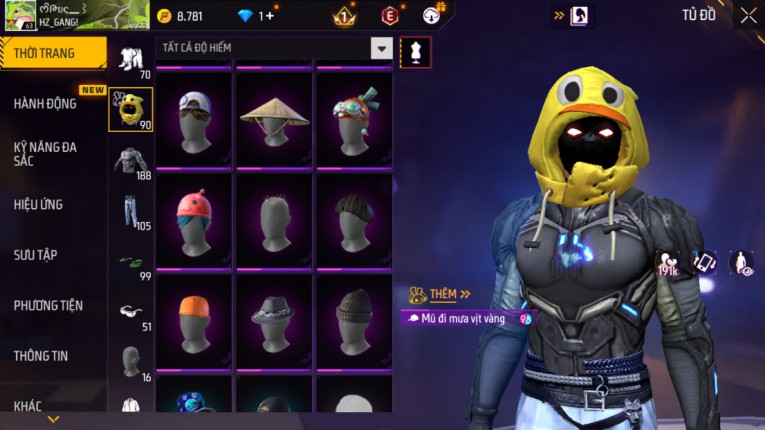This screenshot has height=430, width=765.
Task: Toggle the mannequin preview button
Action: (x=416, y=52)
